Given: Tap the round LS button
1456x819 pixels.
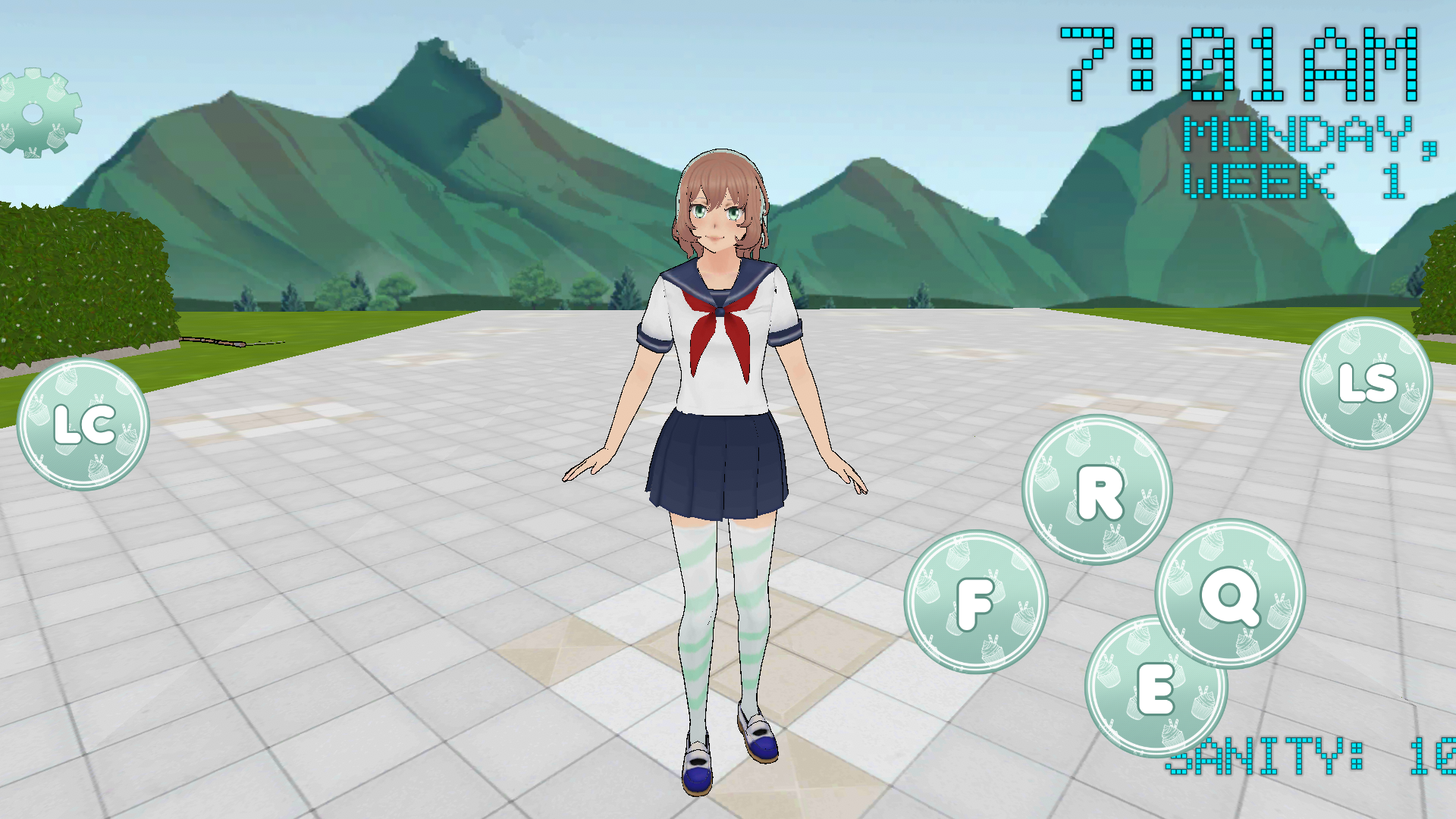Looking at the screenshot, I should click(x=1366, y=383).
